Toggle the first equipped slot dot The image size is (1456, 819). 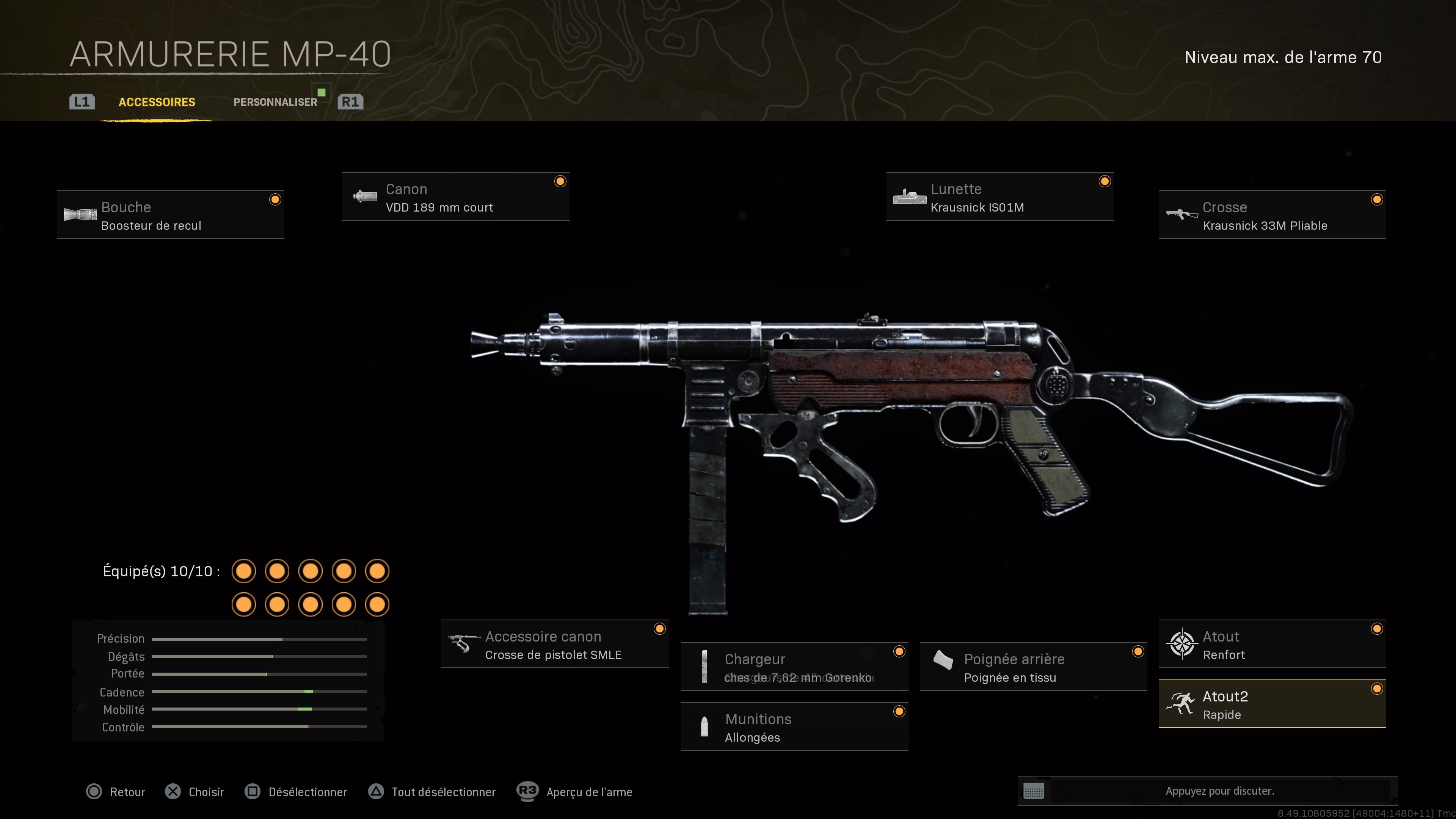243,571
